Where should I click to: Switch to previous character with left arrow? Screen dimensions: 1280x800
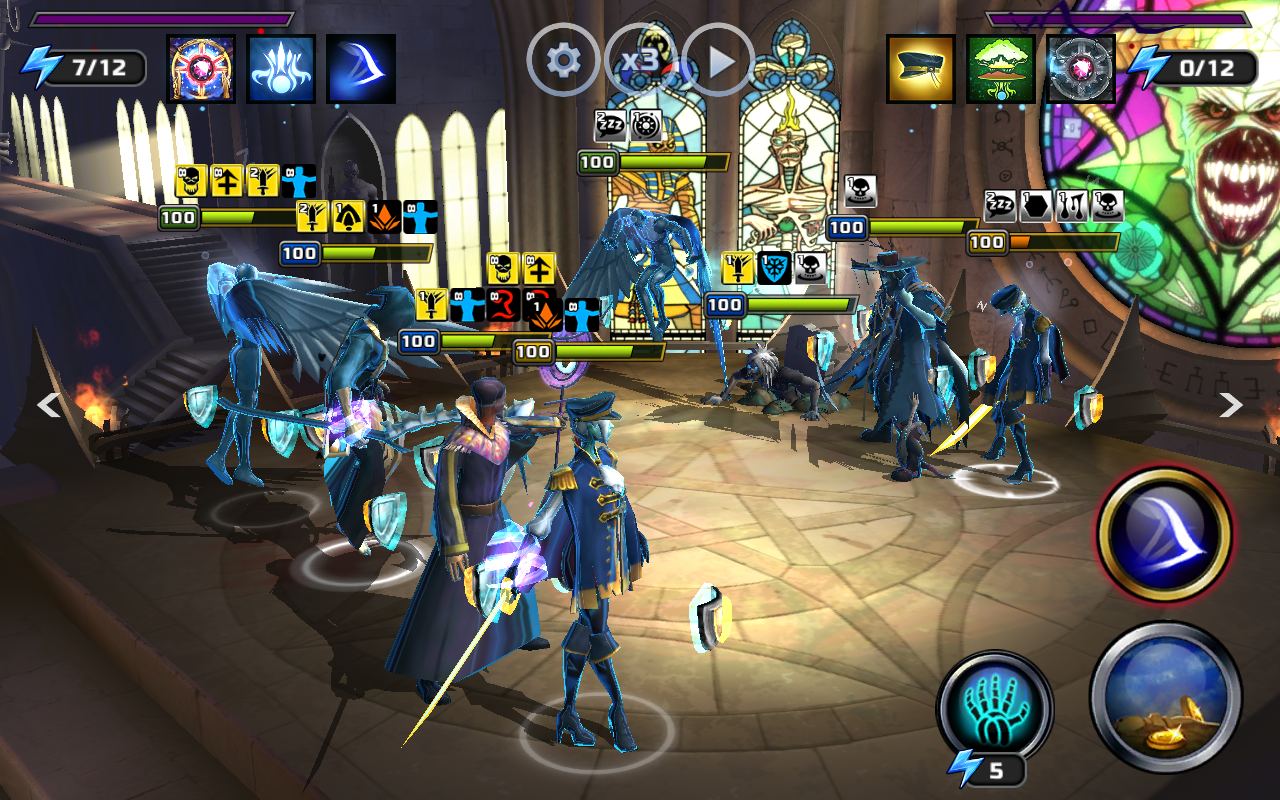tap(48, 404)
